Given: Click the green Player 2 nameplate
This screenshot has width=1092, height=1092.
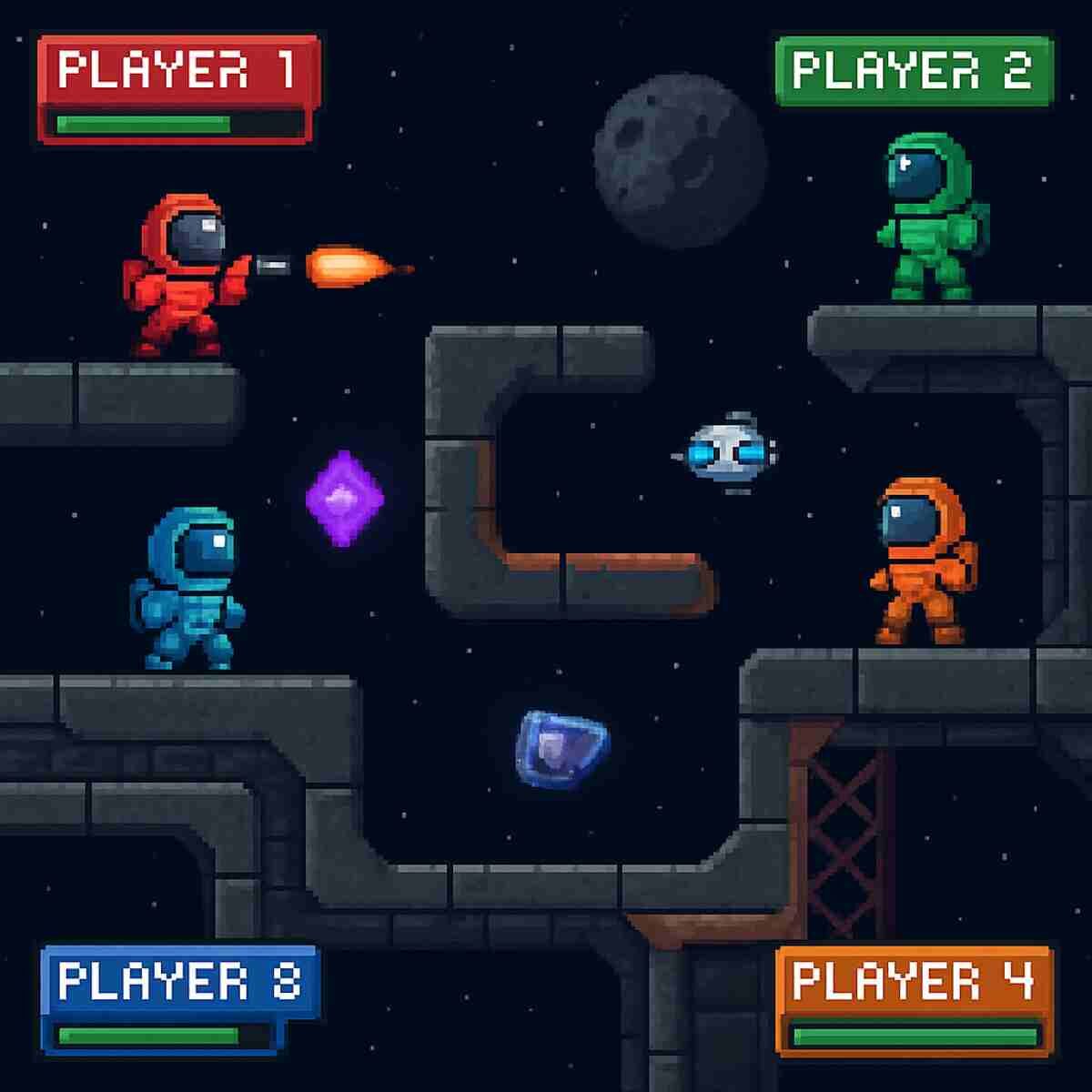Looking at the screenshot, I should pyautogui.click(x=913, y=71).
